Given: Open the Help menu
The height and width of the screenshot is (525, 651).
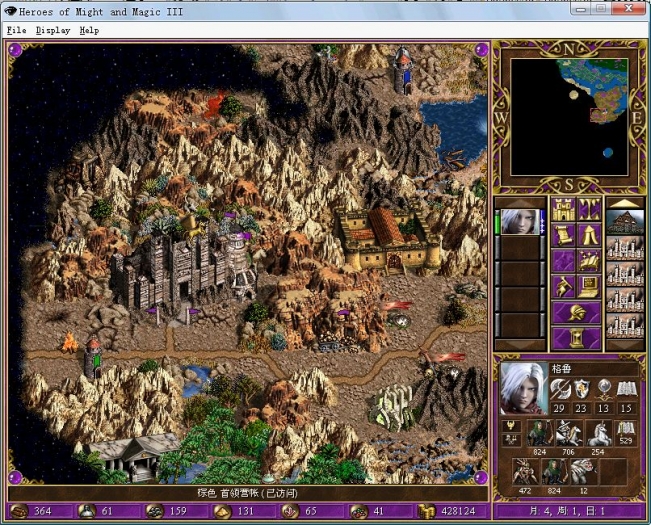Looking at the screenshot, I should [x=89, y=30].
